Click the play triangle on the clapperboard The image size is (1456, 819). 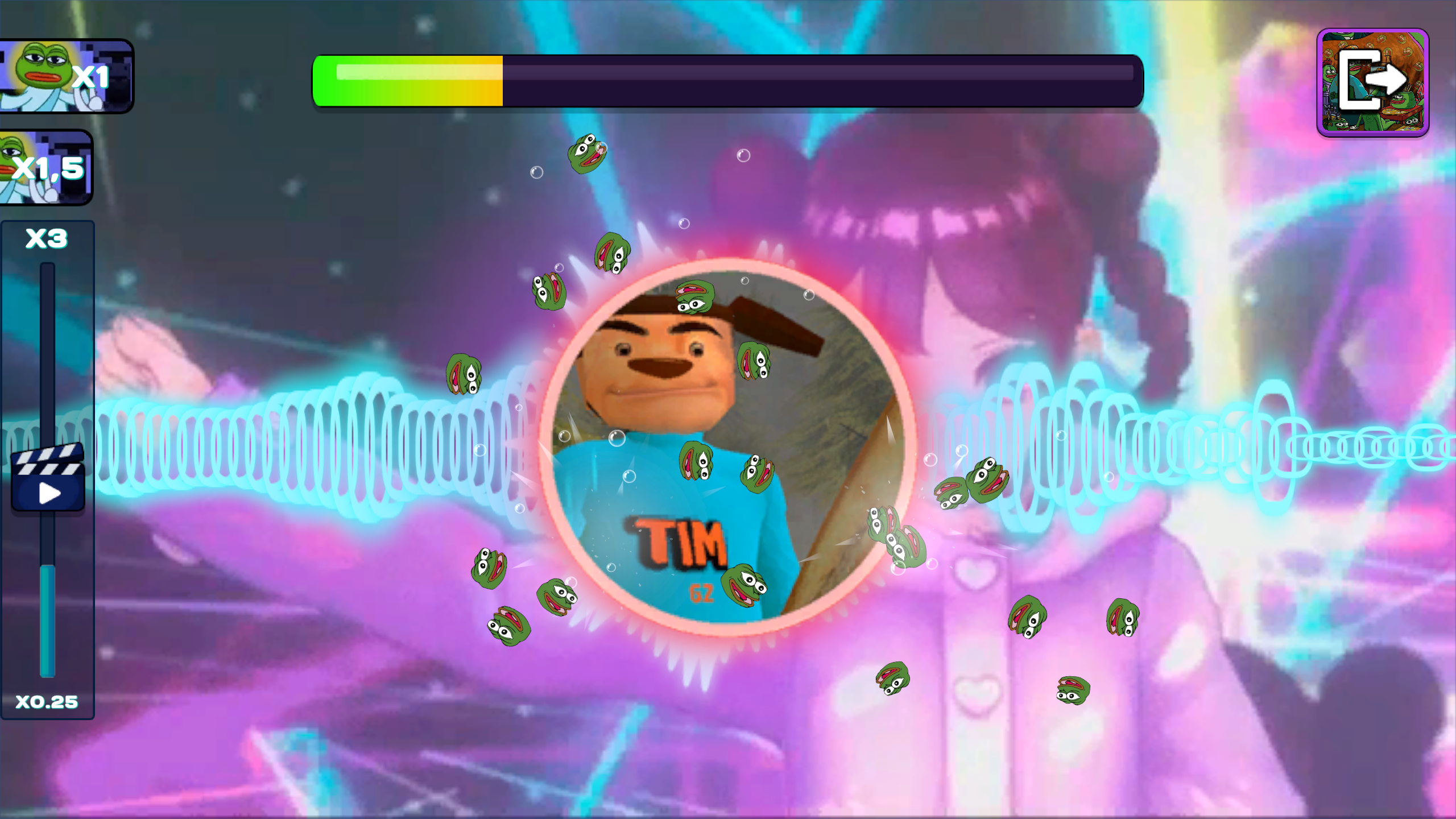(x=48, y=492)
